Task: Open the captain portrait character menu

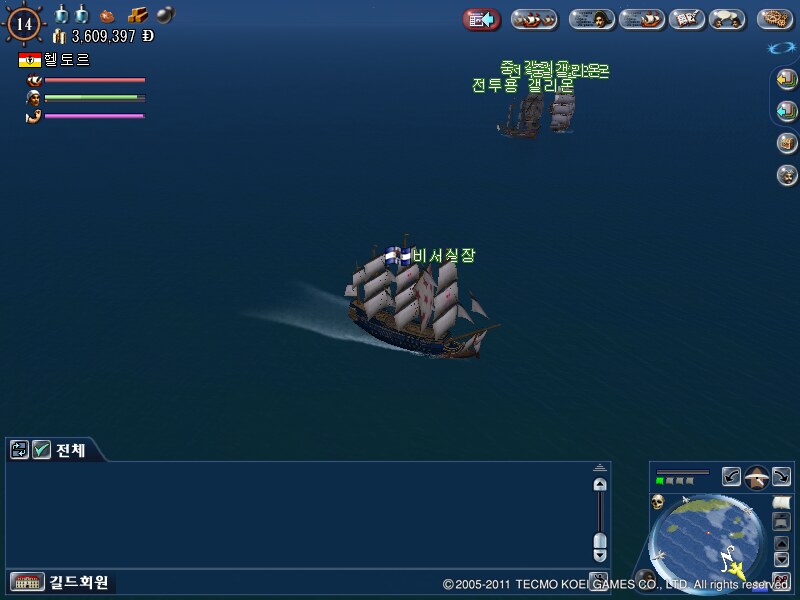Action: click(591, 19)
